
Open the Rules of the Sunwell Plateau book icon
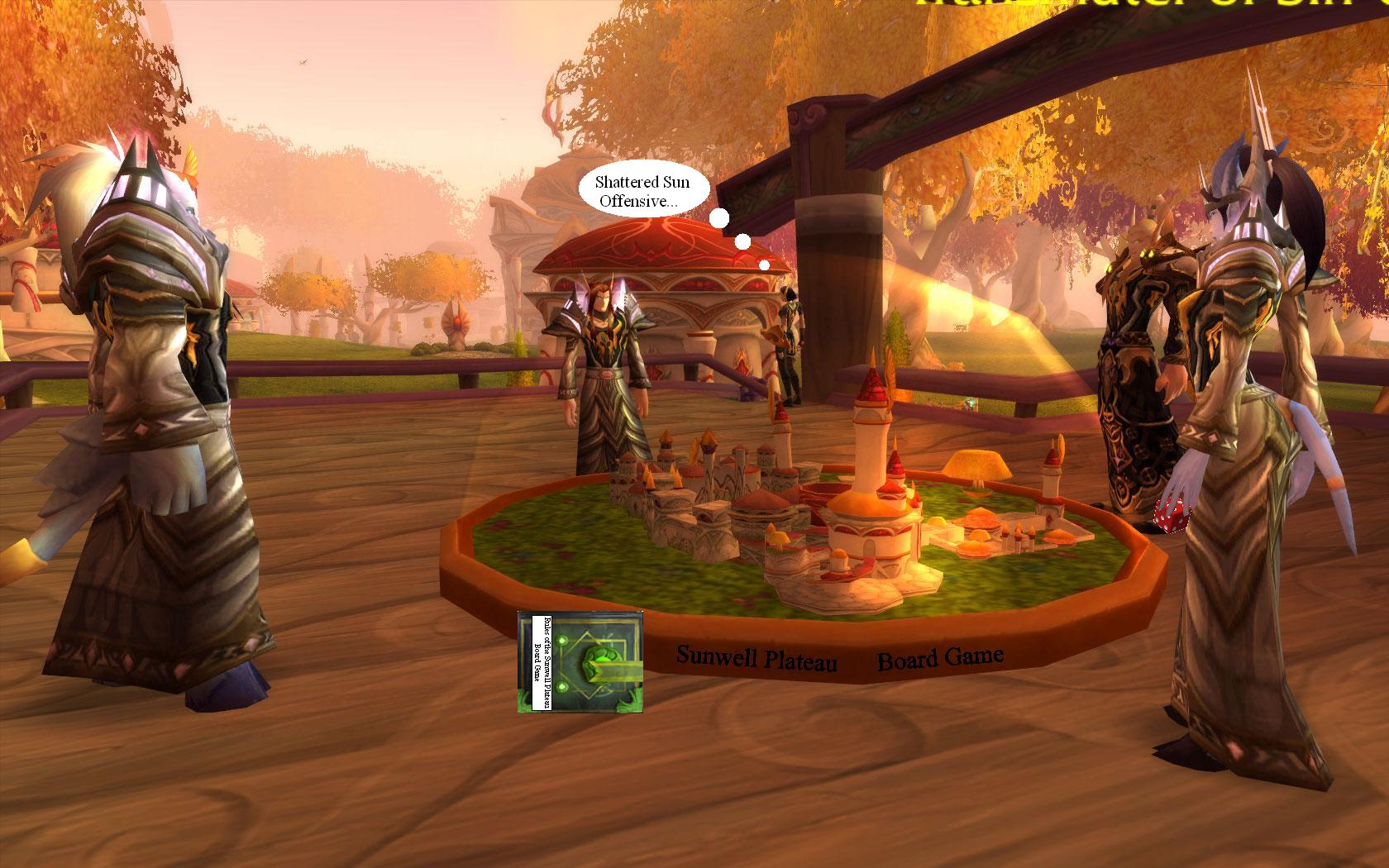coord(580,661)
